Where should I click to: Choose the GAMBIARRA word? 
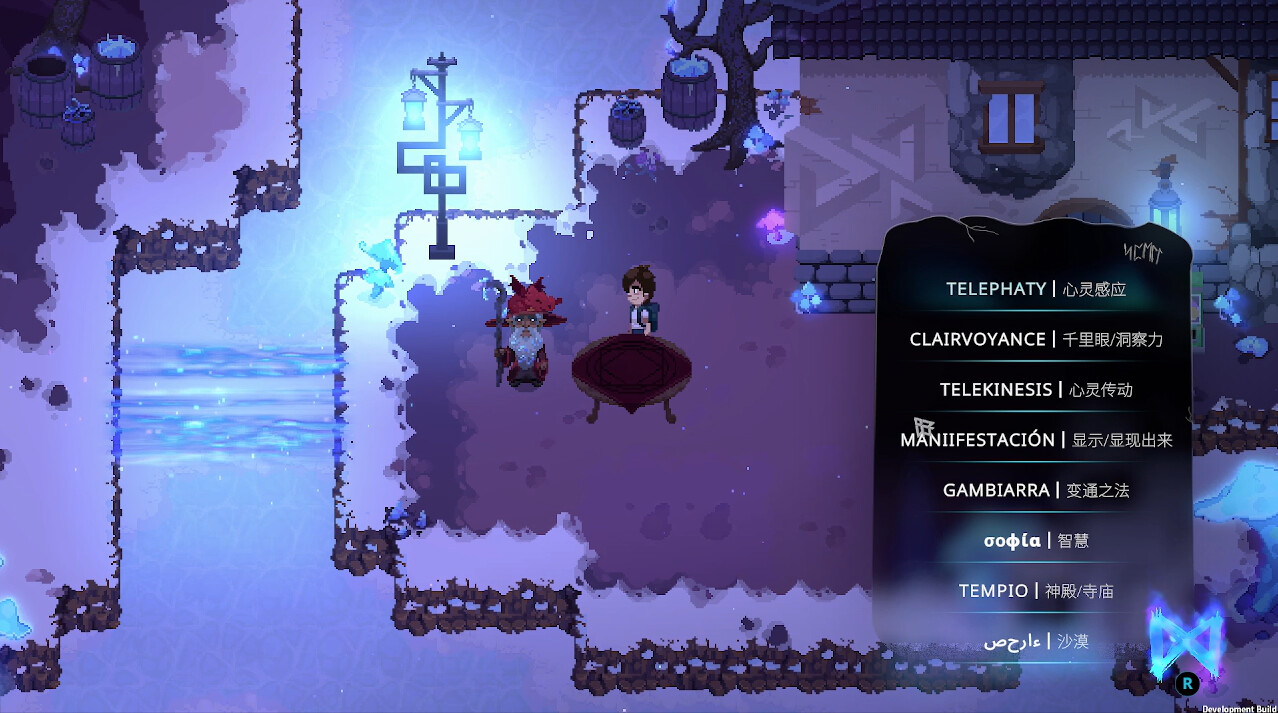(1035, 490)
